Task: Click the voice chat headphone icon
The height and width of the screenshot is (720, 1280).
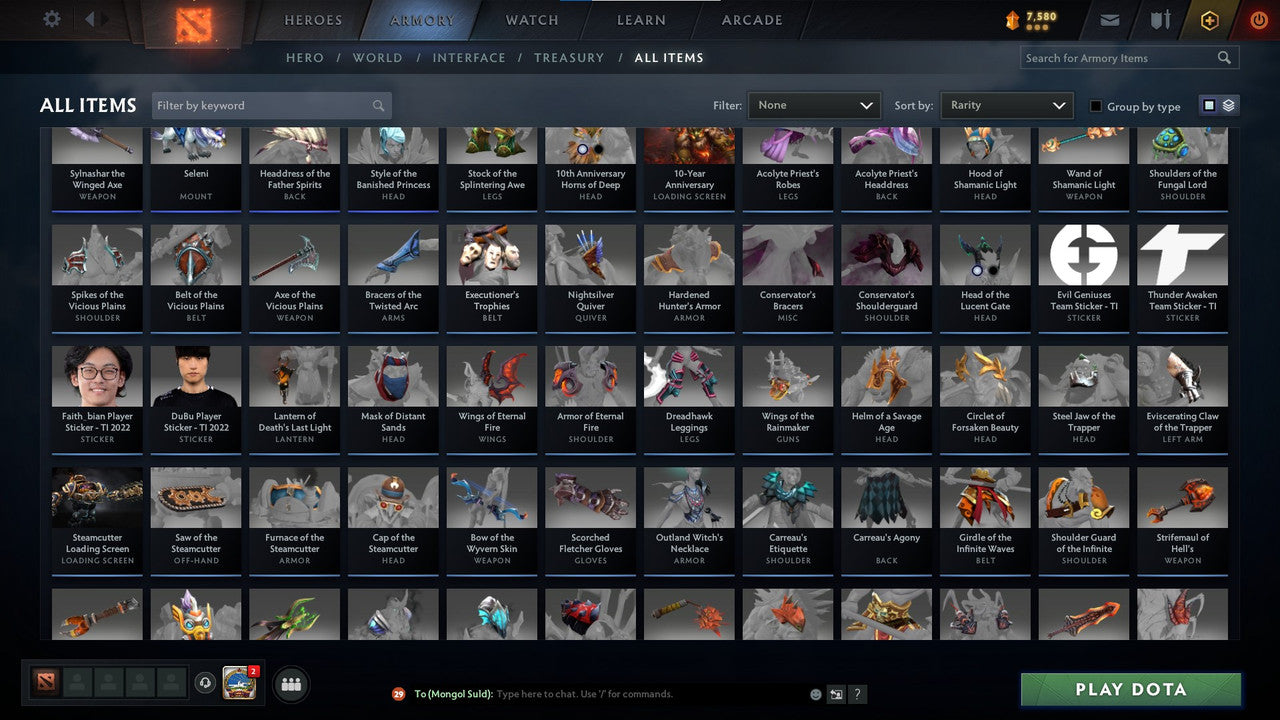Action: (207, 682)
